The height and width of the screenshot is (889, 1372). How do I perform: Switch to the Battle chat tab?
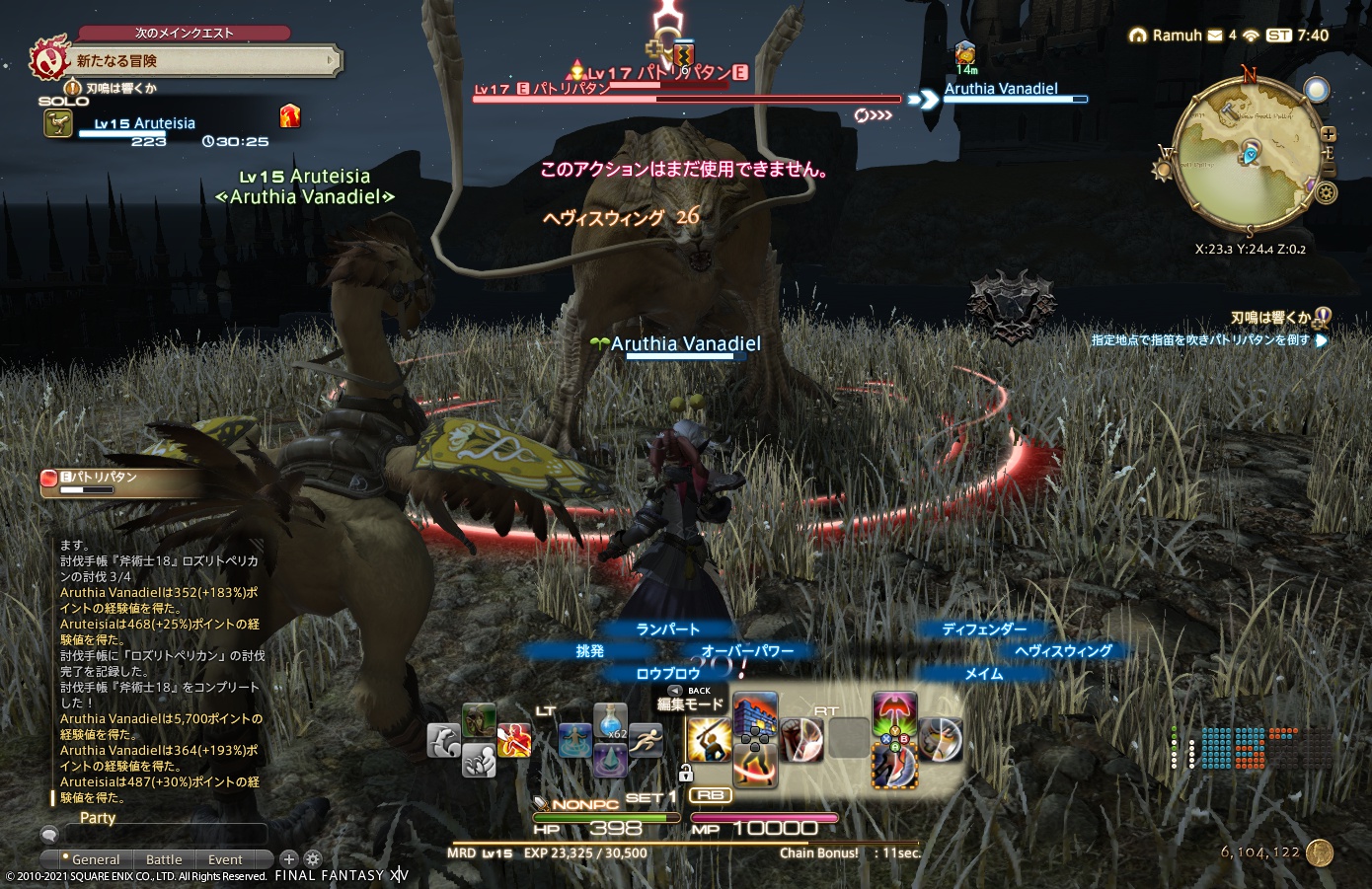tap(163, 859)
